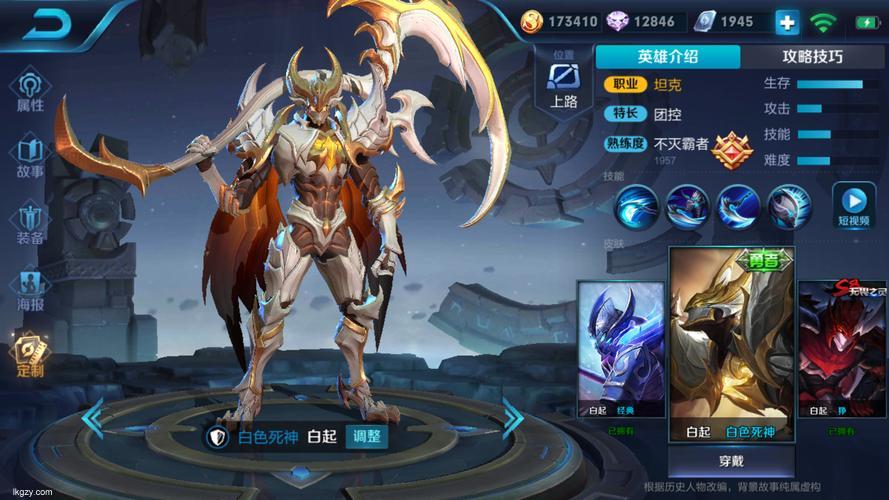Show the next hero with the right arrow
Screen dimensions: 889x500
[513, 417]
